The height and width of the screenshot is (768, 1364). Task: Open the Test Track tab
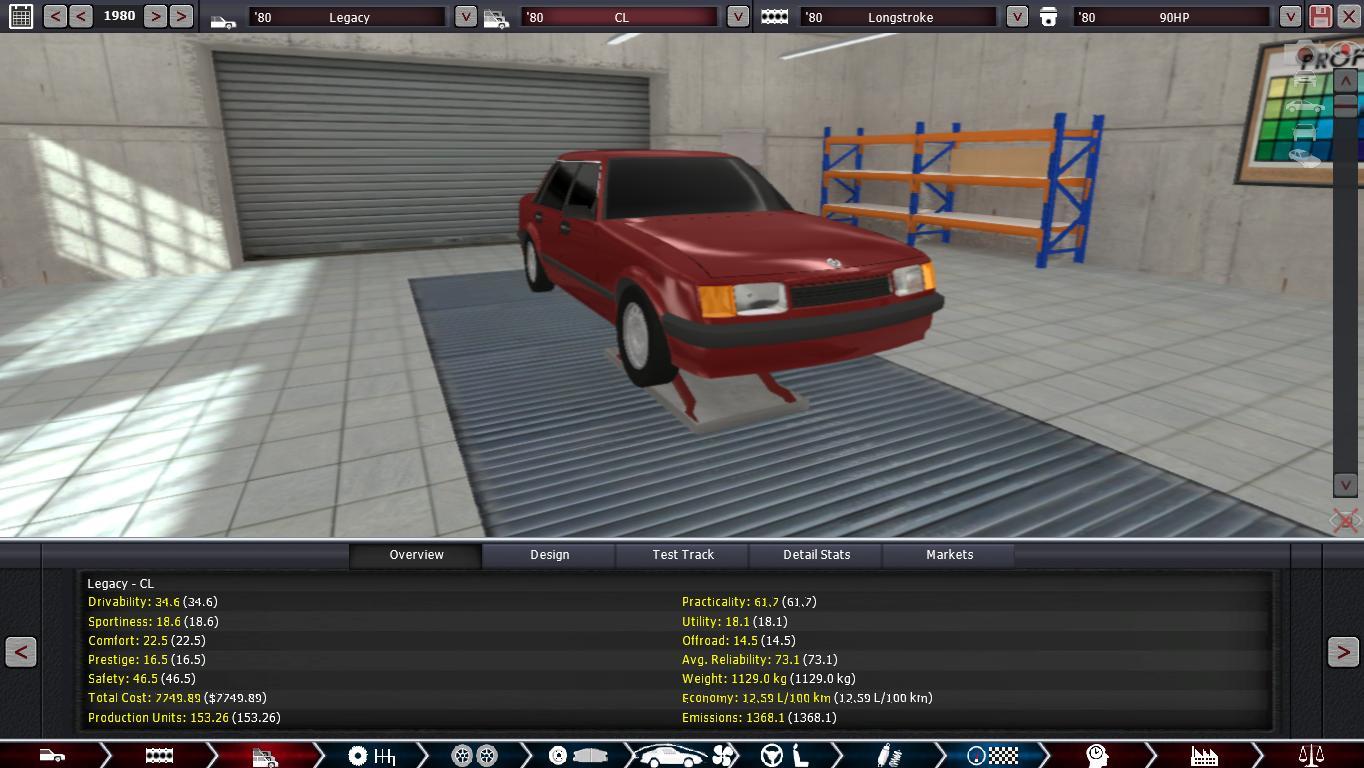coord(683,555)
